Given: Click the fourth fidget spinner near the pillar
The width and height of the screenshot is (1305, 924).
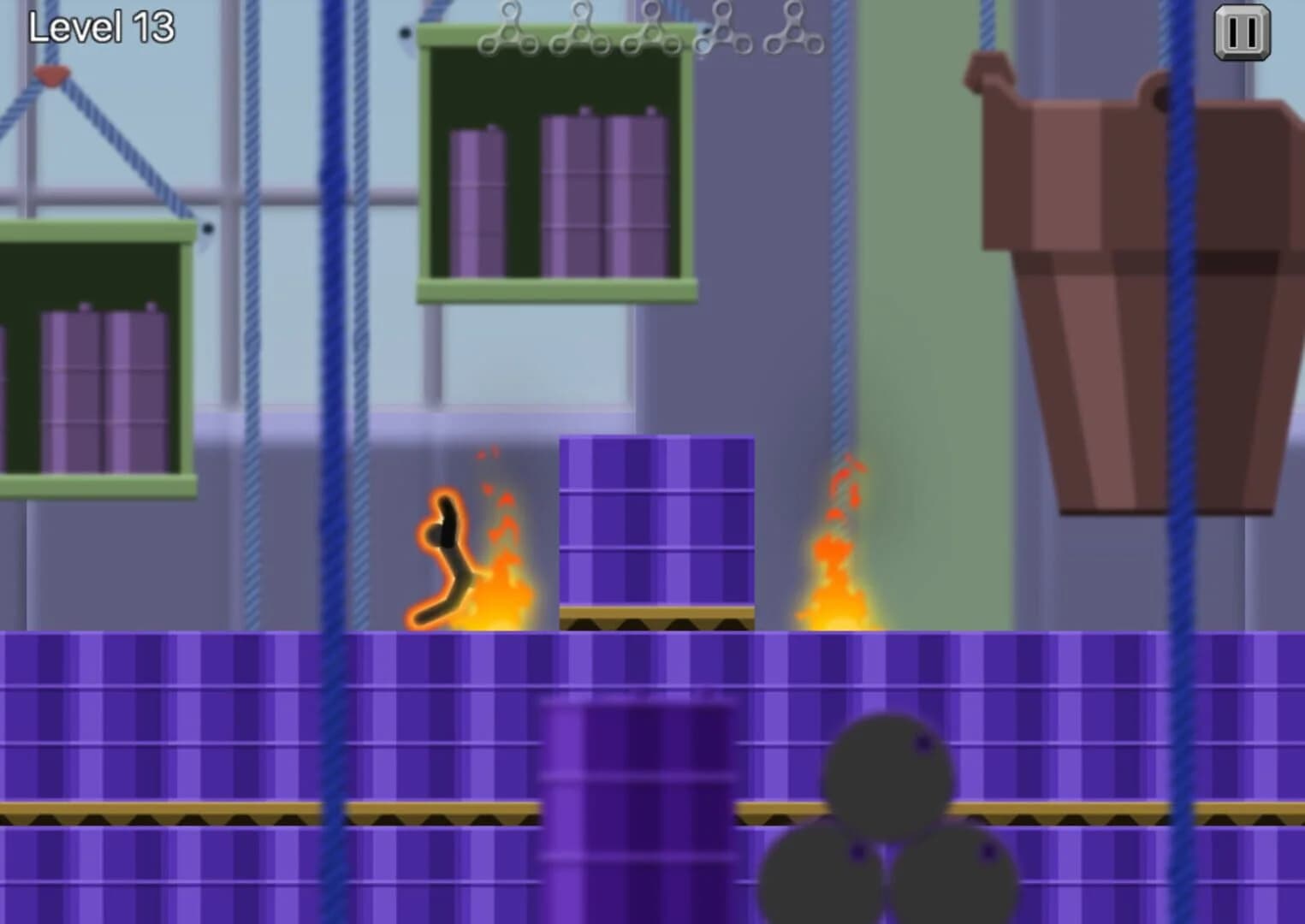Looking at the screenshot, I should pos(724,28).
